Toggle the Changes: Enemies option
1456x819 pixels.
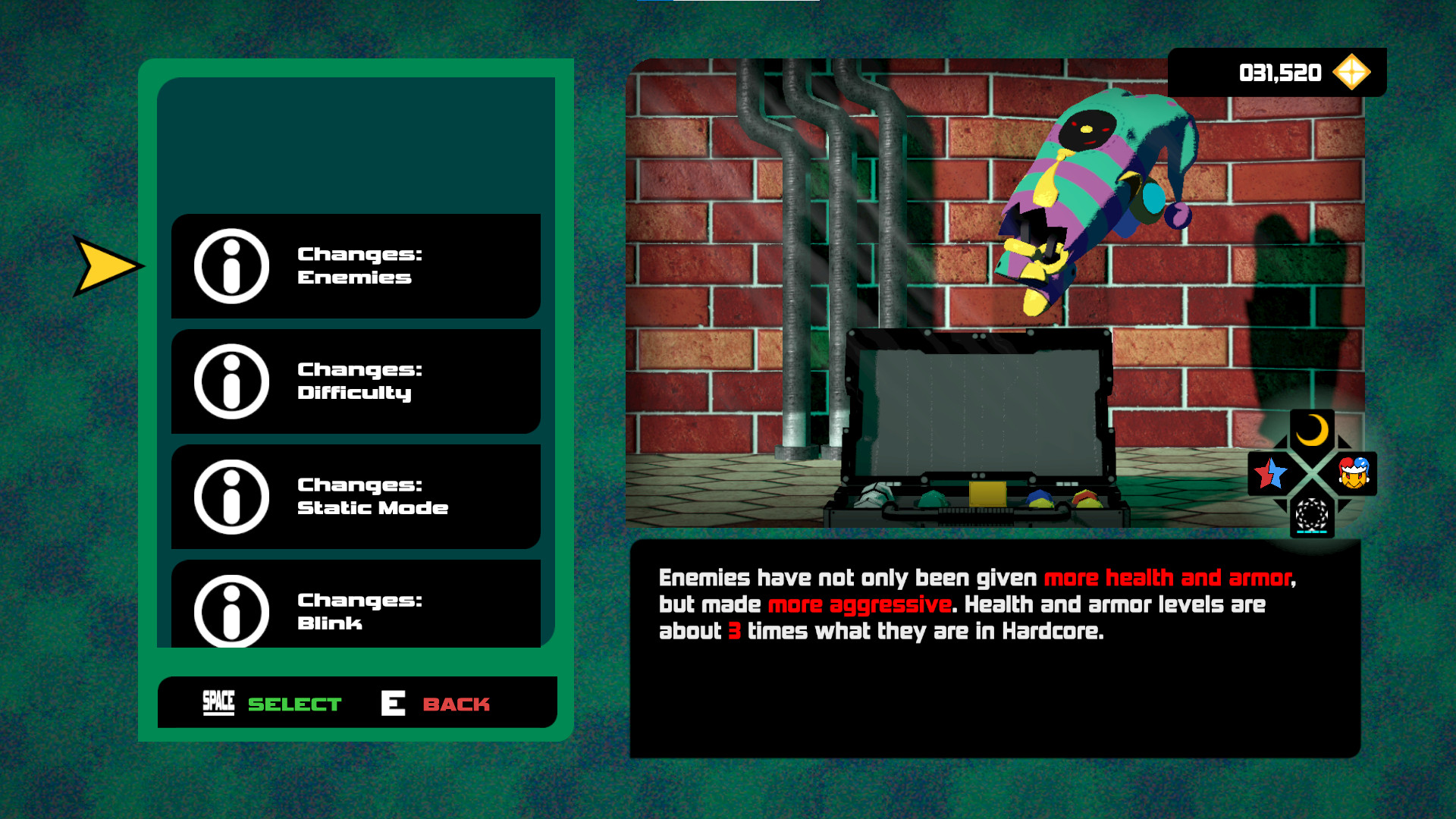click(x=356, y=266)
